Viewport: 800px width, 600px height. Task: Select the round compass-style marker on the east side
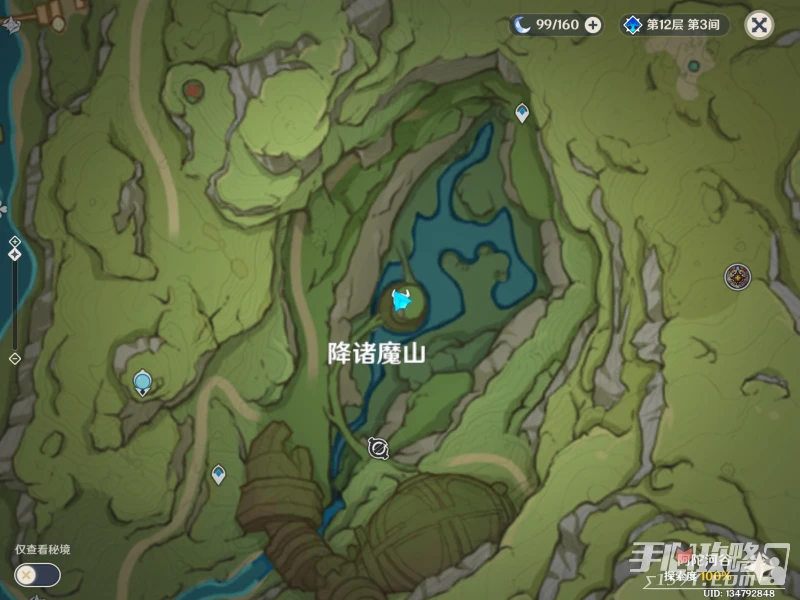point(738,277)
